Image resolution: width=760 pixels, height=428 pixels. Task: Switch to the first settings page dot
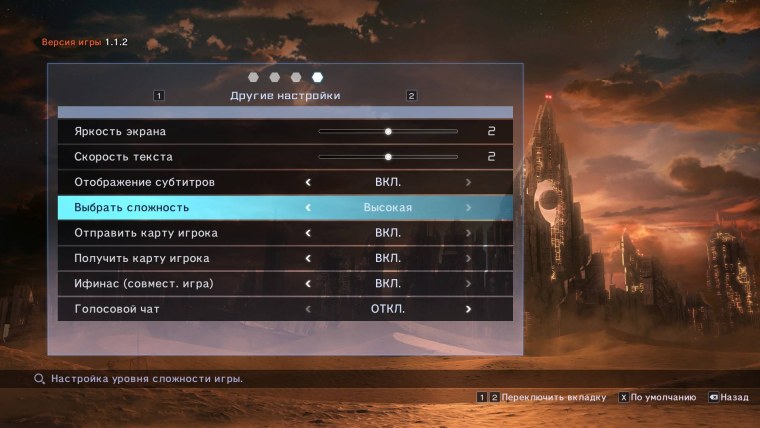coord(253,77)
